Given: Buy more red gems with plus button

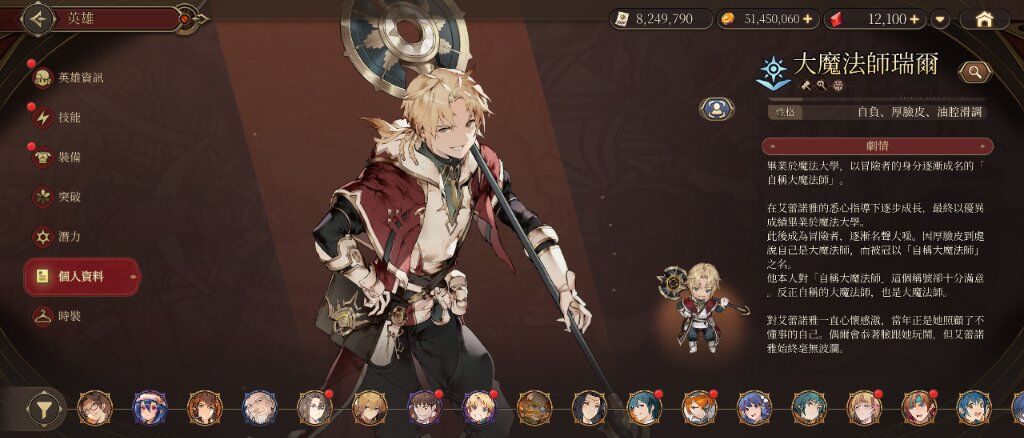Looking at the screenshot, I should 915,19.
